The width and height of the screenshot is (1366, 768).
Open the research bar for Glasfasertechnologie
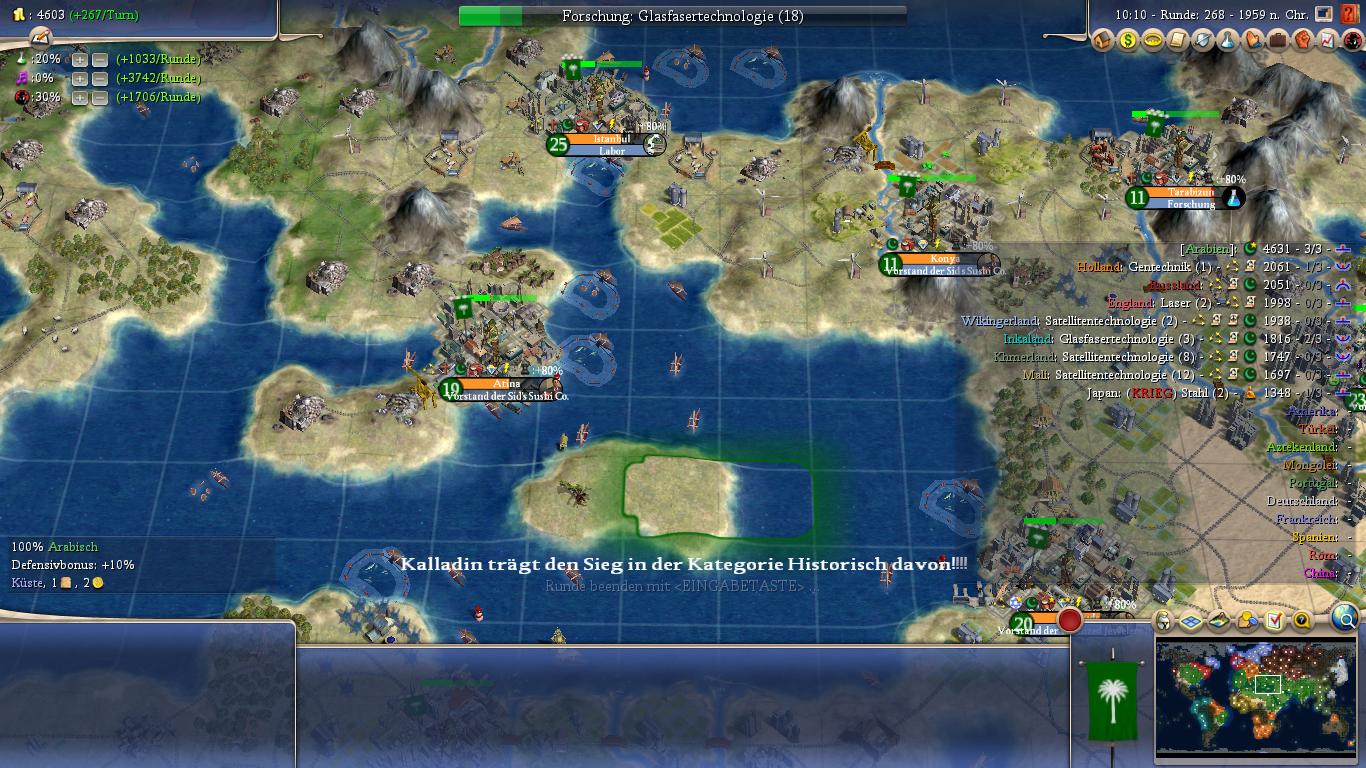(x=682, y=16)
